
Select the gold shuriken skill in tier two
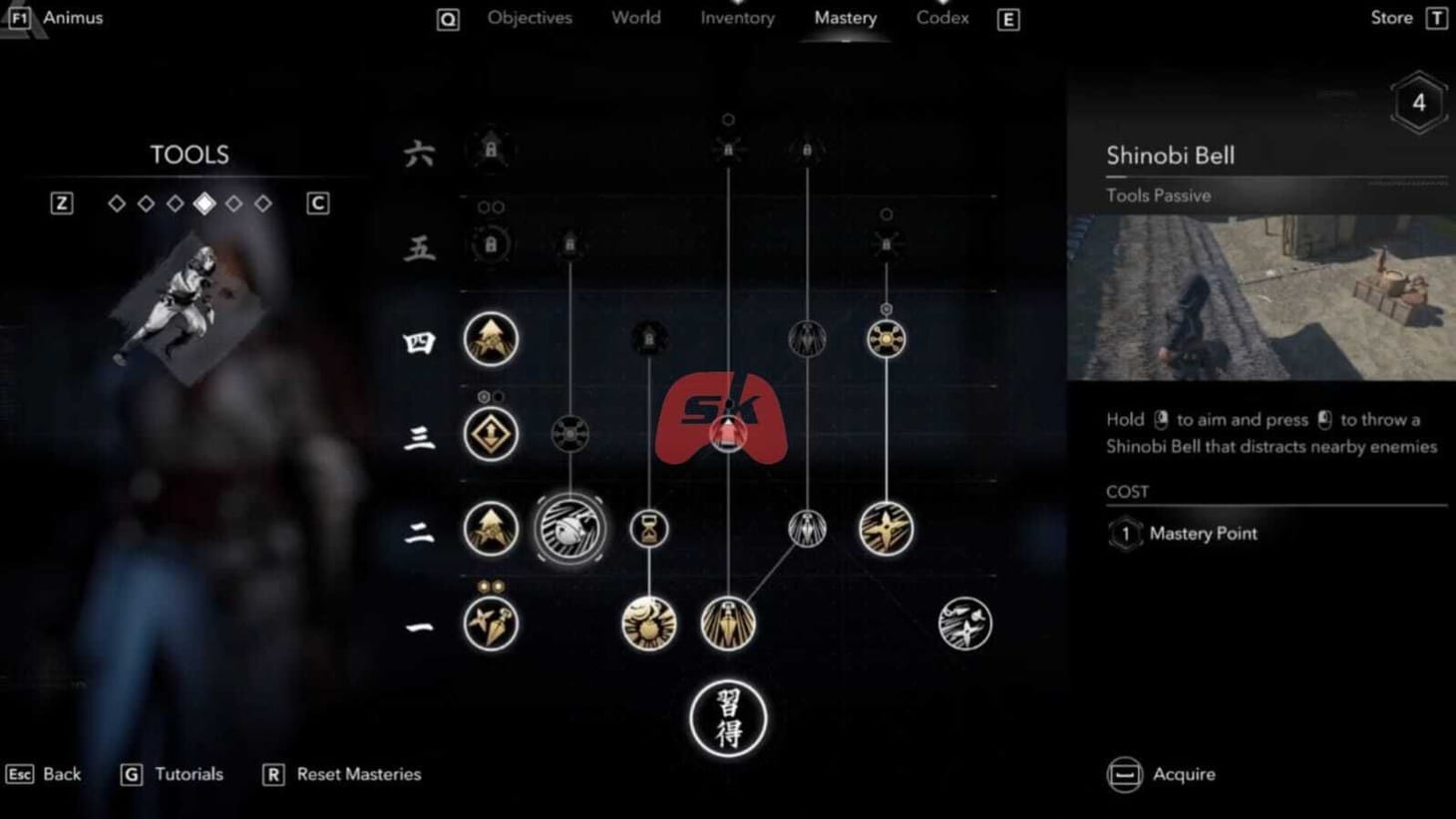(884, 530)
